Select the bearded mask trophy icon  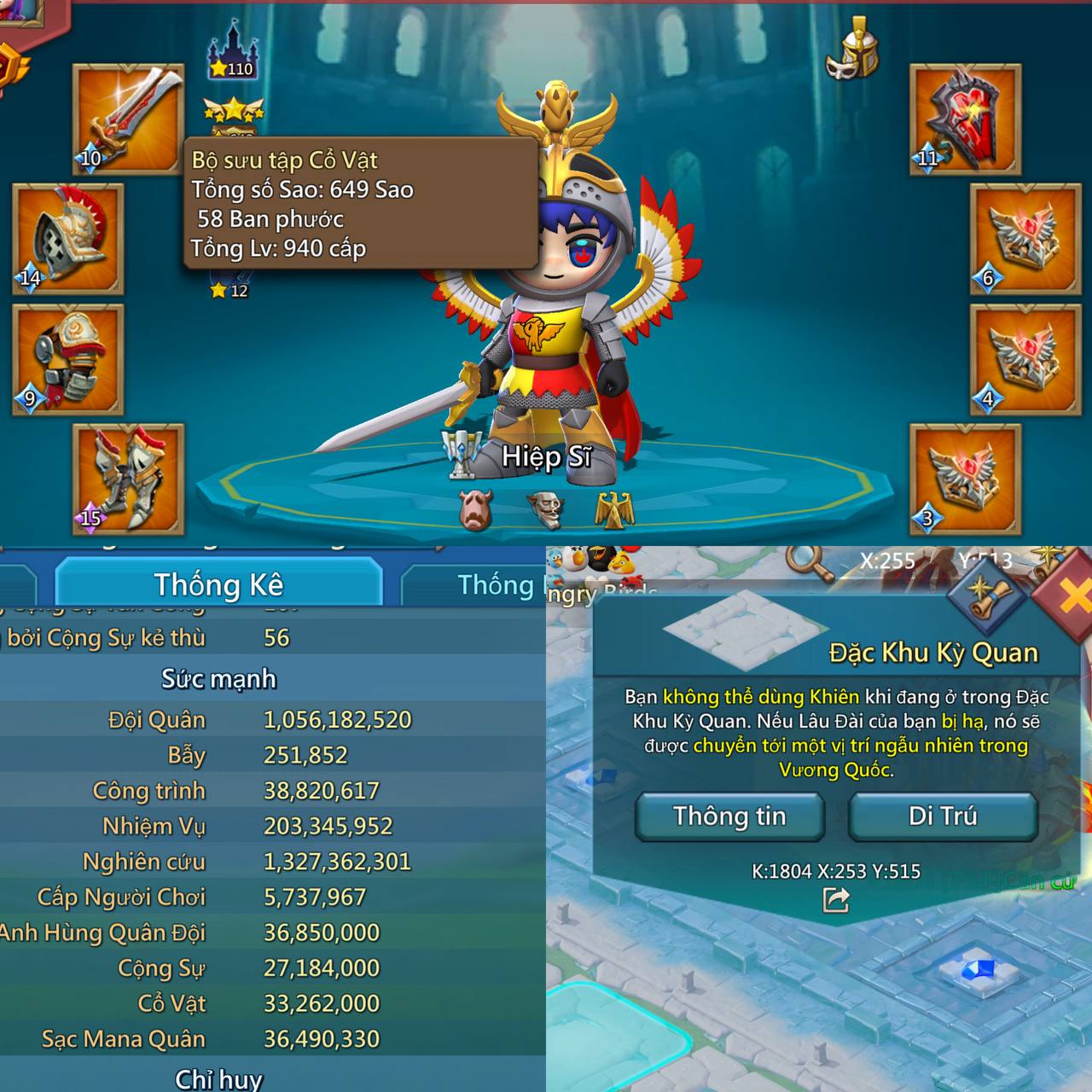(544, 510)
